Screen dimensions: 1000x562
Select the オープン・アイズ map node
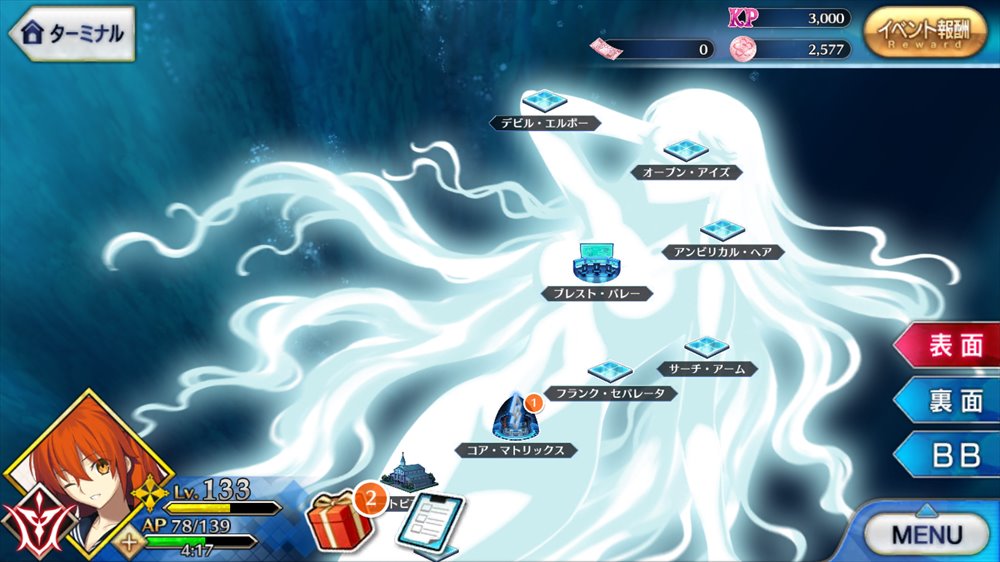pyautogui.click(x=686, y=151)
